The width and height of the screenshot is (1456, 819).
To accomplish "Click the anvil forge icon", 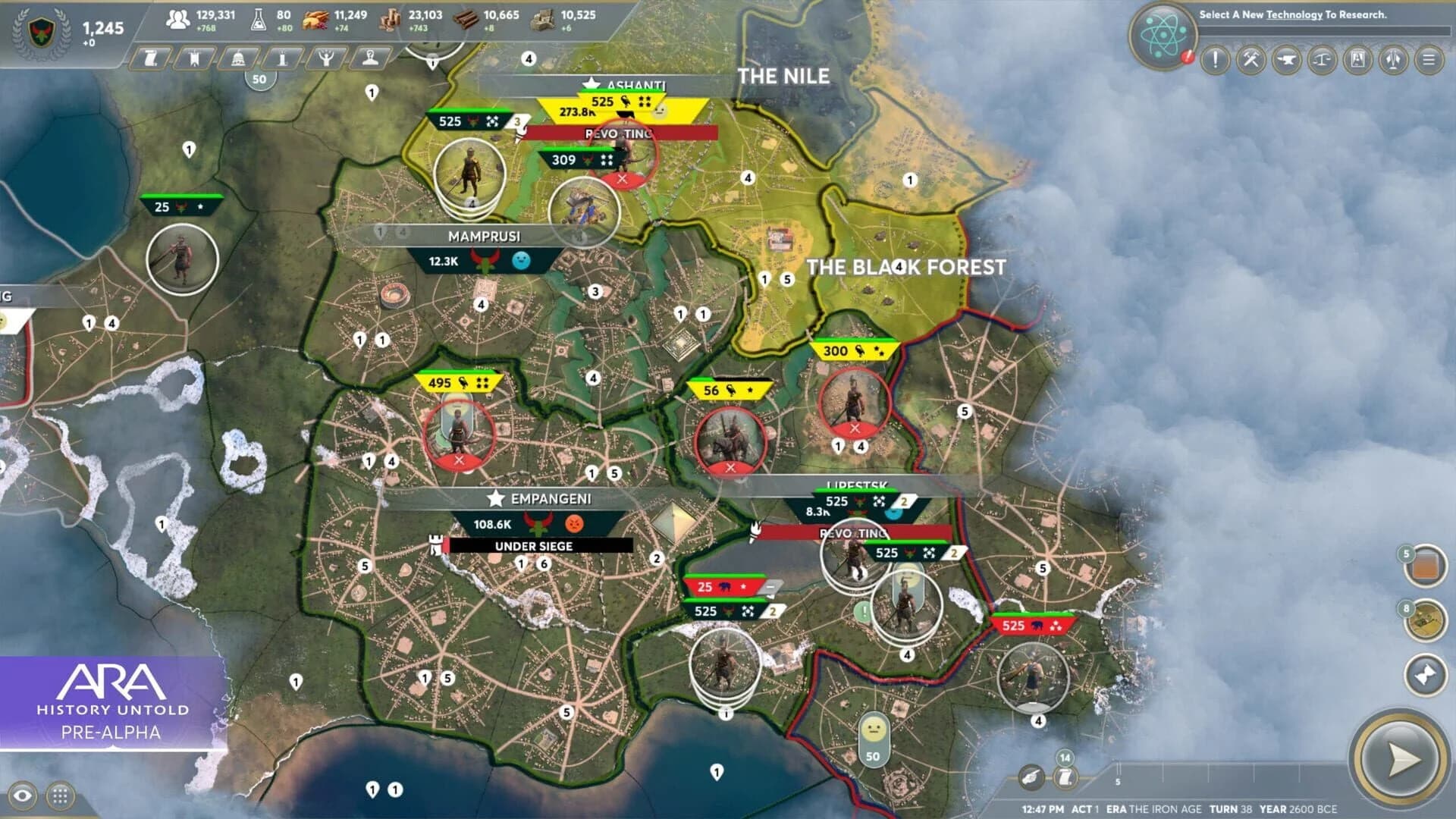I will [1288, 61].
